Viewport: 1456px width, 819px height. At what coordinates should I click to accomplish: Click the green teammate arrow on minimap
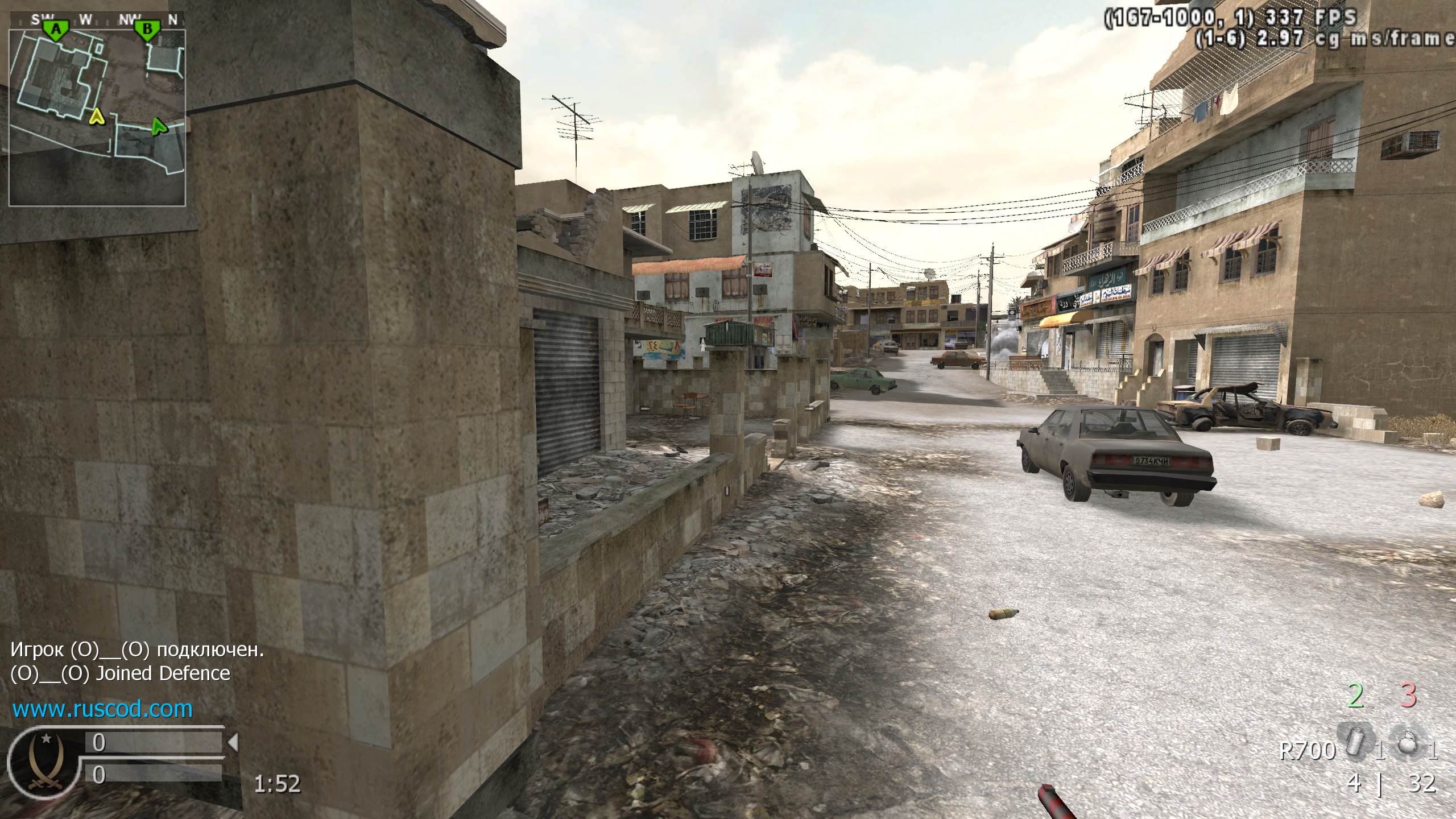tap(160, 126)
